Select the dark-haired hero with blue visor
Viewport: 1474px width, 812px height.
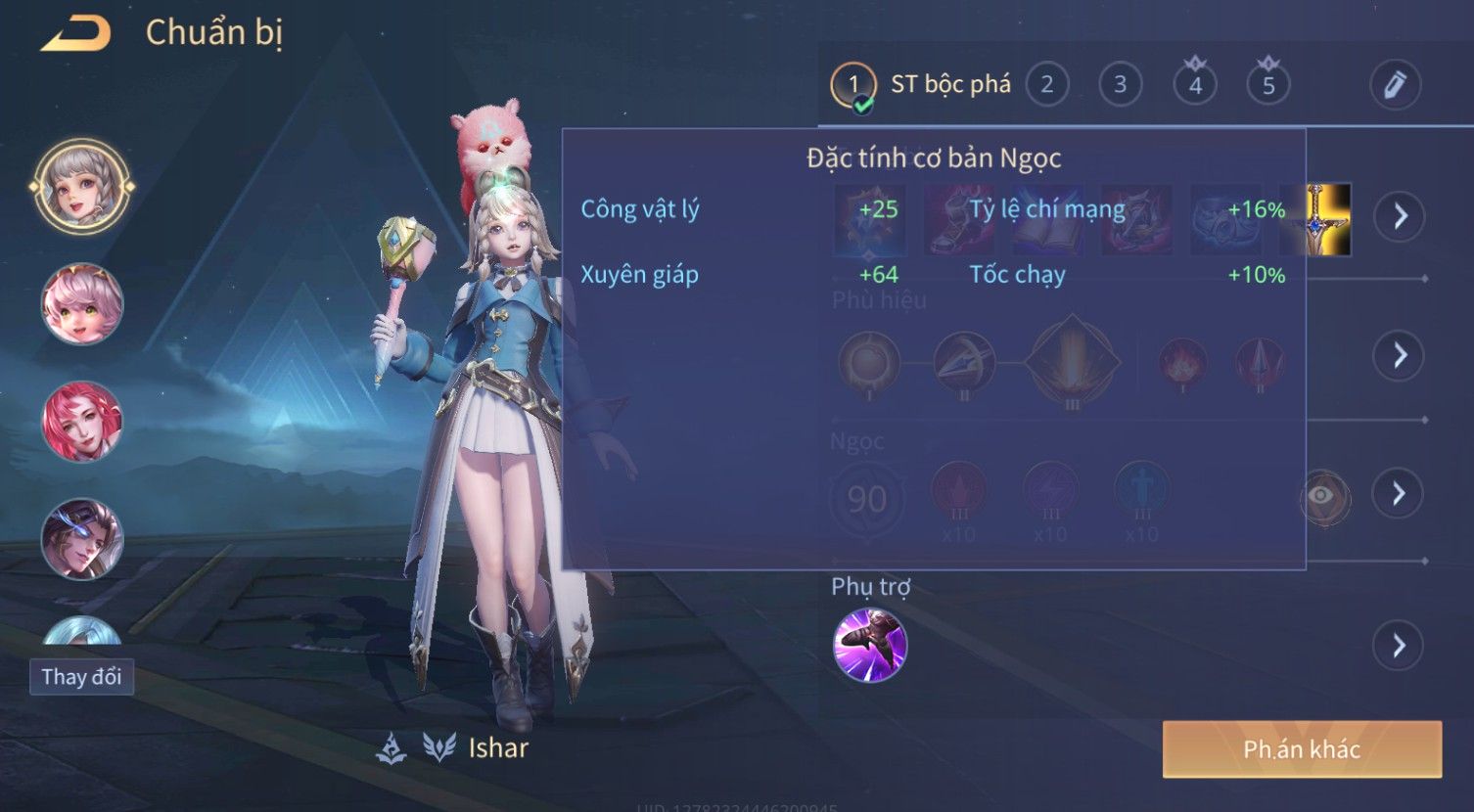click(x=82, y=539)
